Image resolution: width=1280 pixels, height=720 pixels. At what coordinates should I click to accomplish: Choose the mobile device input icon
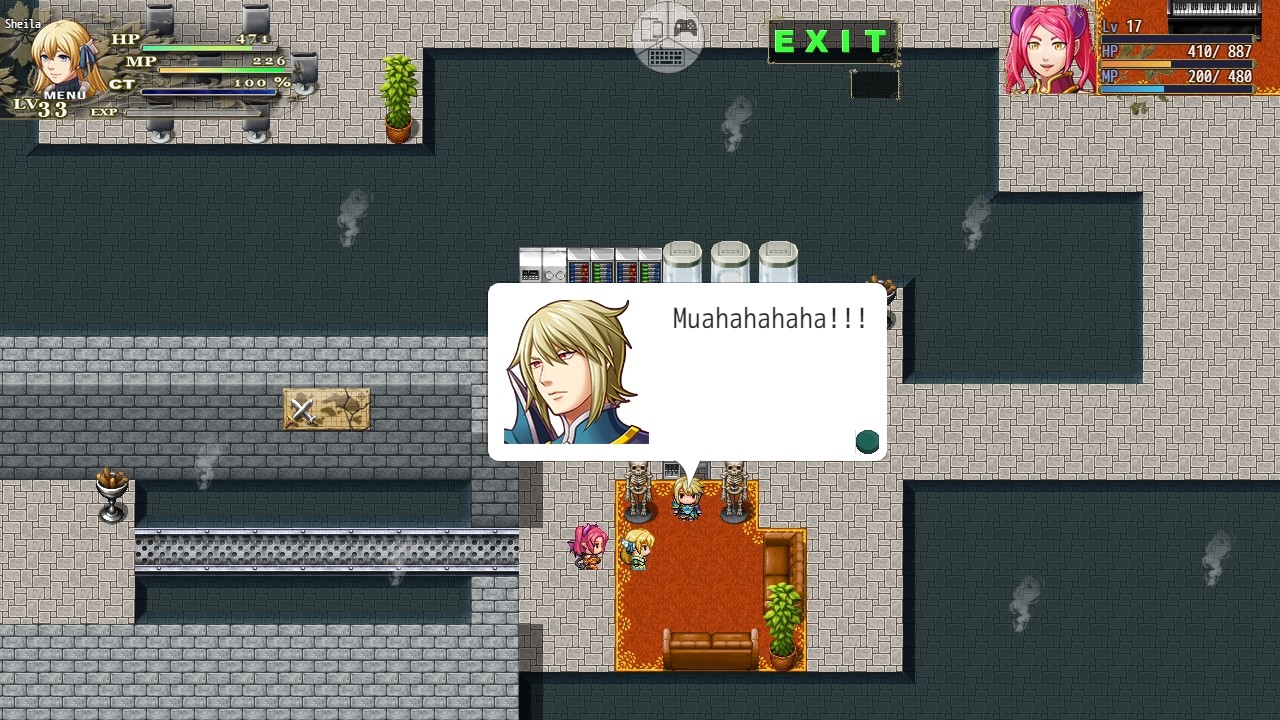point(652,28)
